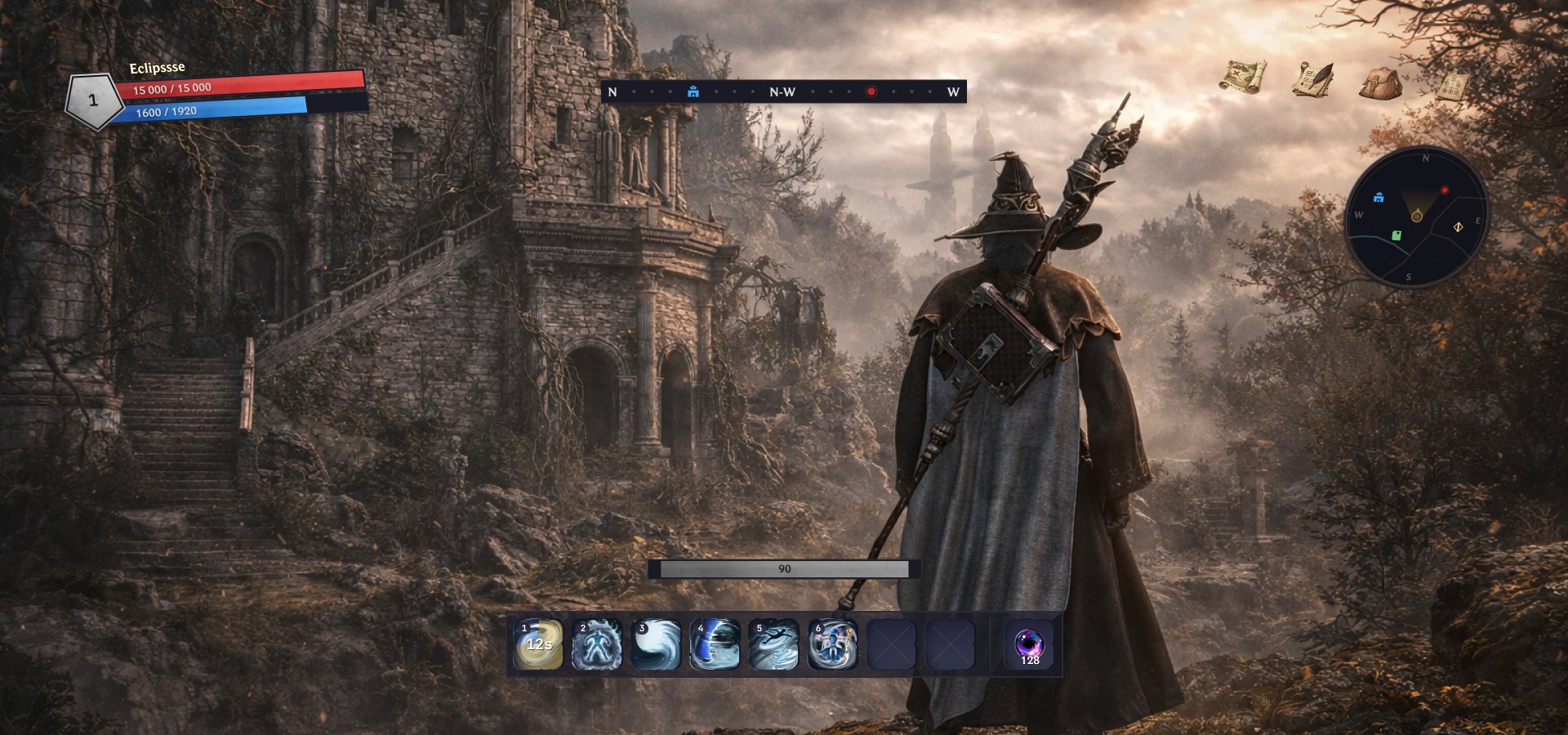1568x735 pixels.
Task: Select the yellow diamond marker on minimap
Action: (1458, 227)
